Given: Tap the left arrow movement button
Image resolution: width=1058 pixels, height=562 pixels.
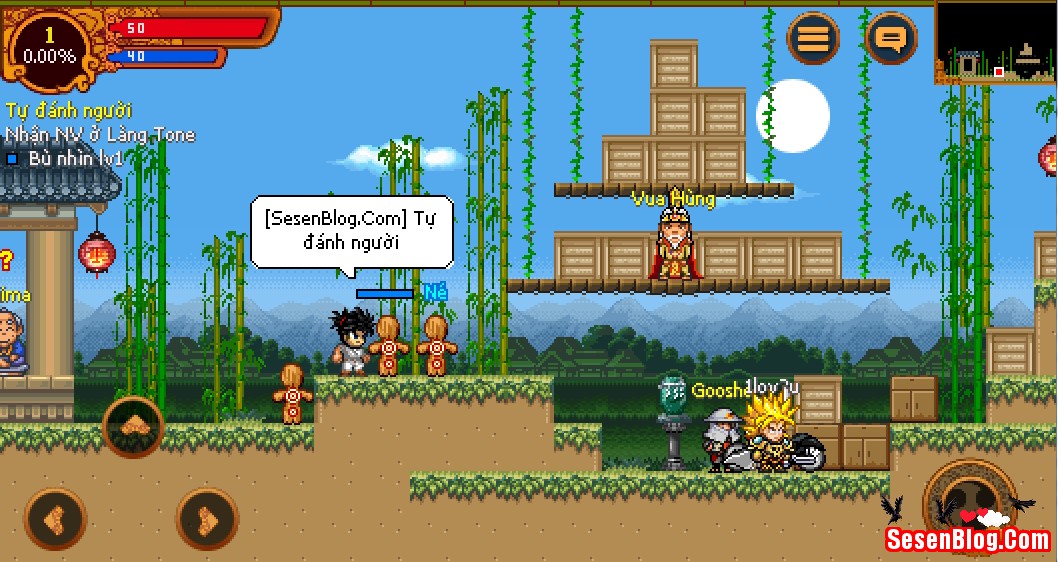Looking at the screenshot, I should 55,518.
